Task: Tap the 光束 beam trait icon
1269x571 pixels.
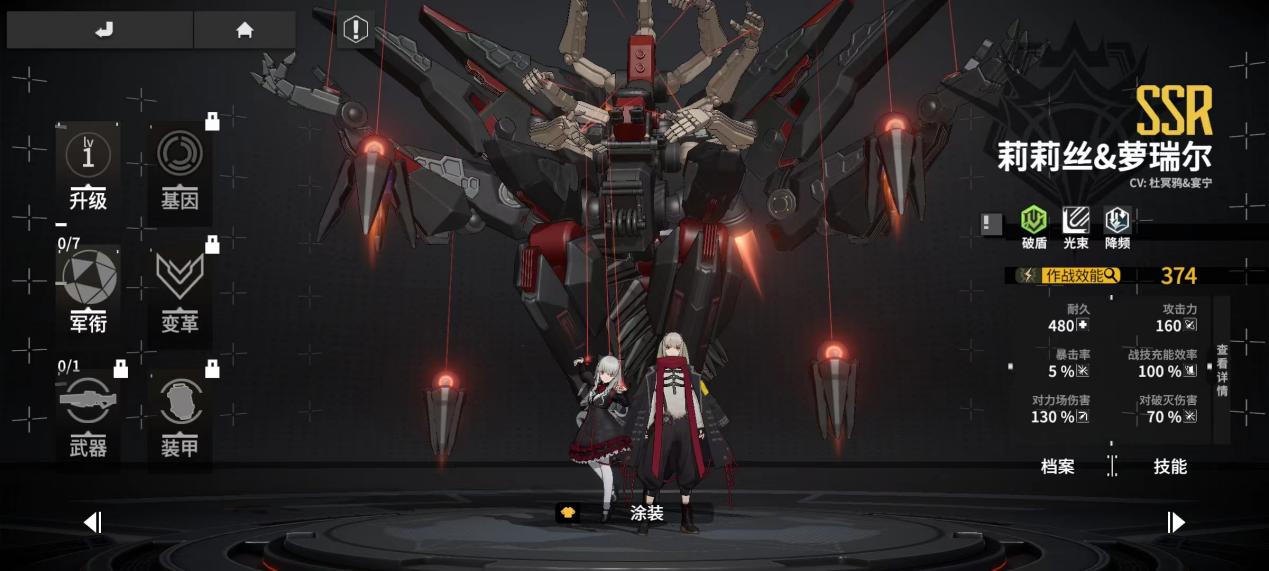Action: (x=1076, y=226)
